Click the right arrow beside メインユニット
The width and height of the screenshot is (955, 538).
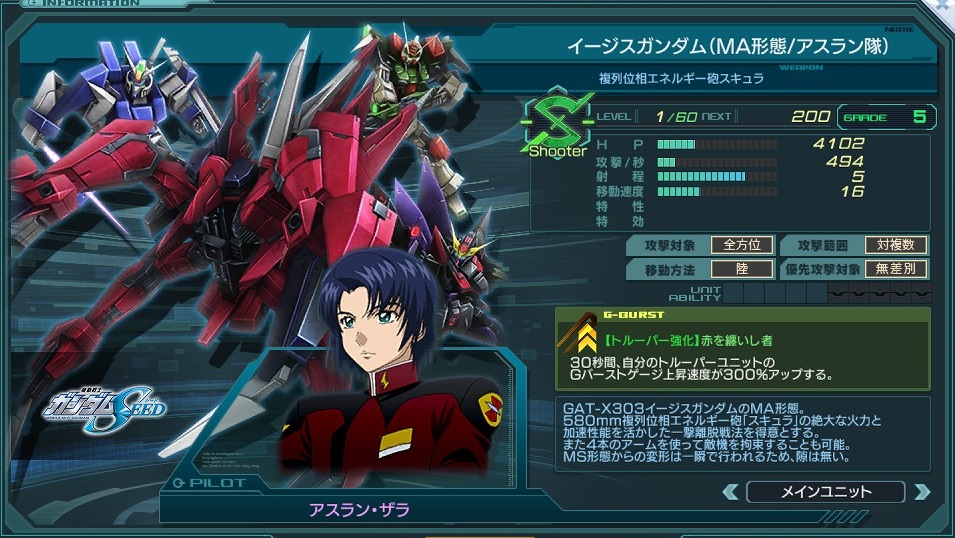[x=921, y=492]
